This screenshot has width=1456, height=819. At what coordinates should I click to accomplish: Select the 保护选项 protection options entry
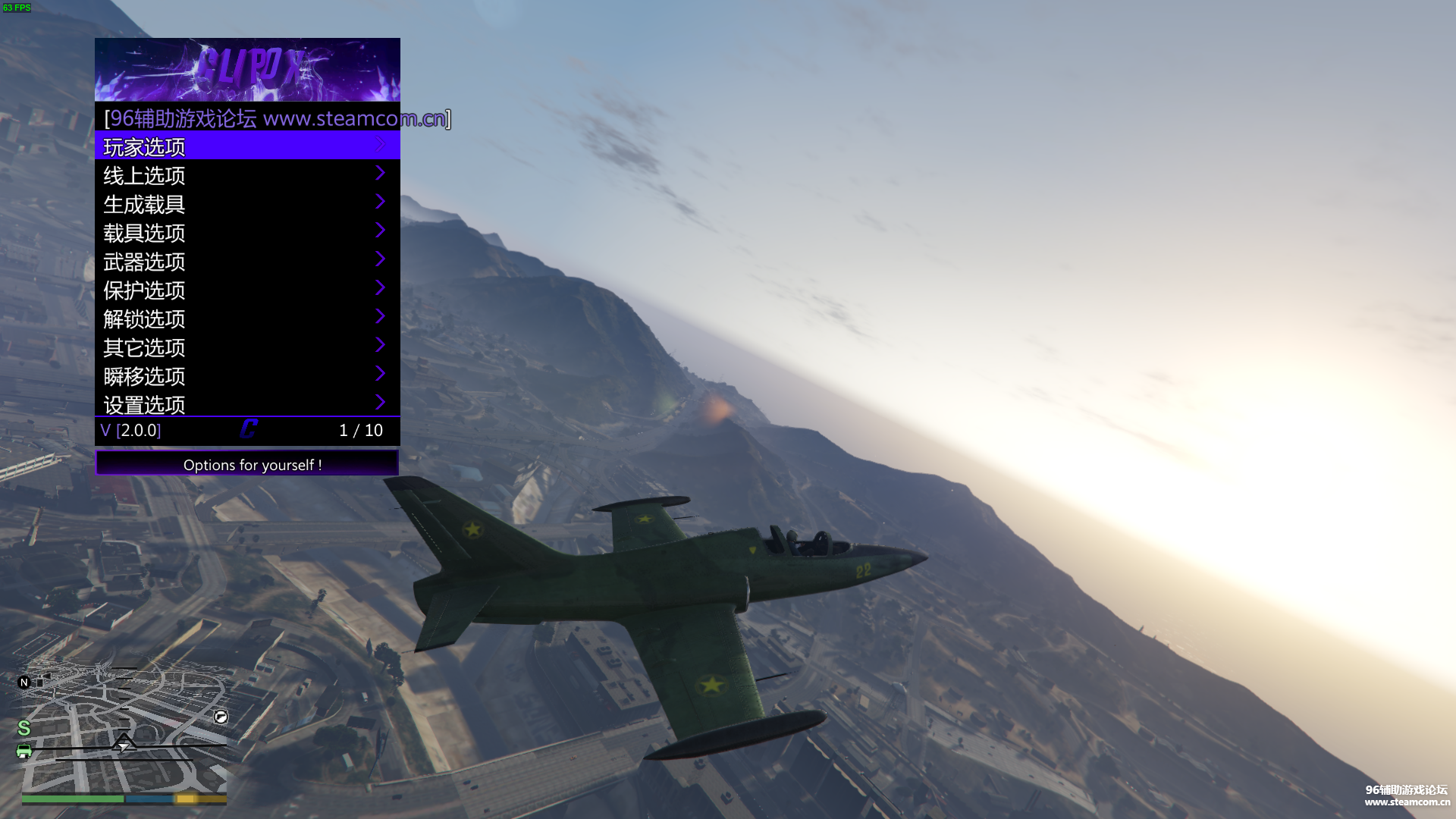tap(247, 290)
